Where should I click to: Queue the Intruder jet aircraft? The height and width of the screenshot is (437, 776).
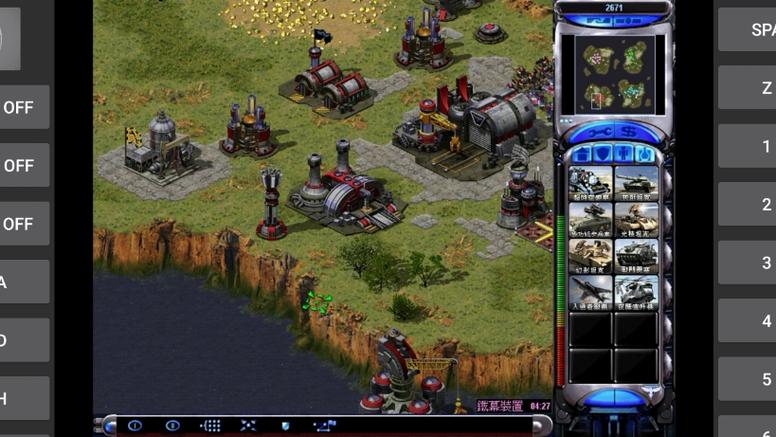point(590,290)
